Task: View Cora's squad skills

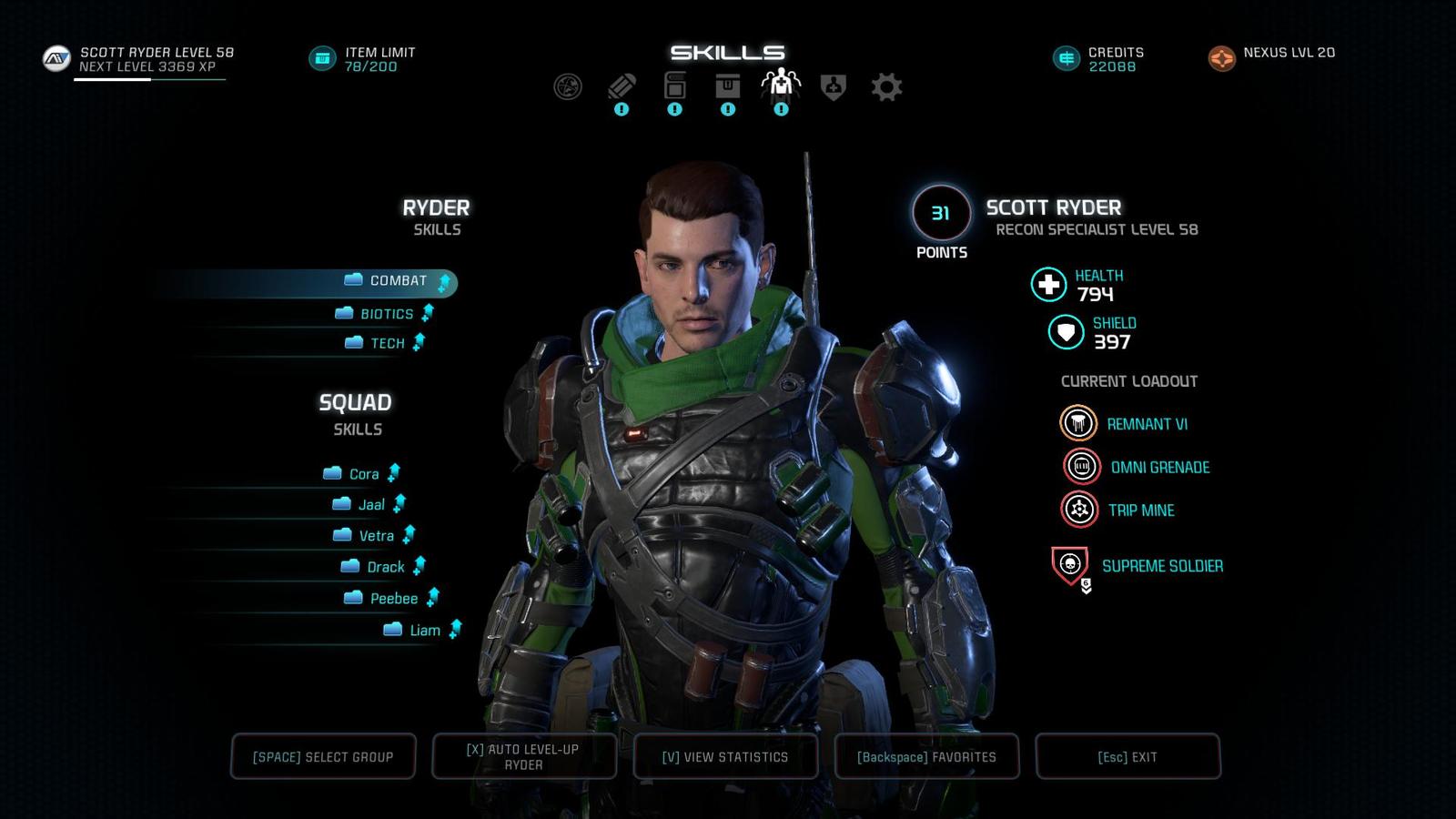Action: coord(363,474)
